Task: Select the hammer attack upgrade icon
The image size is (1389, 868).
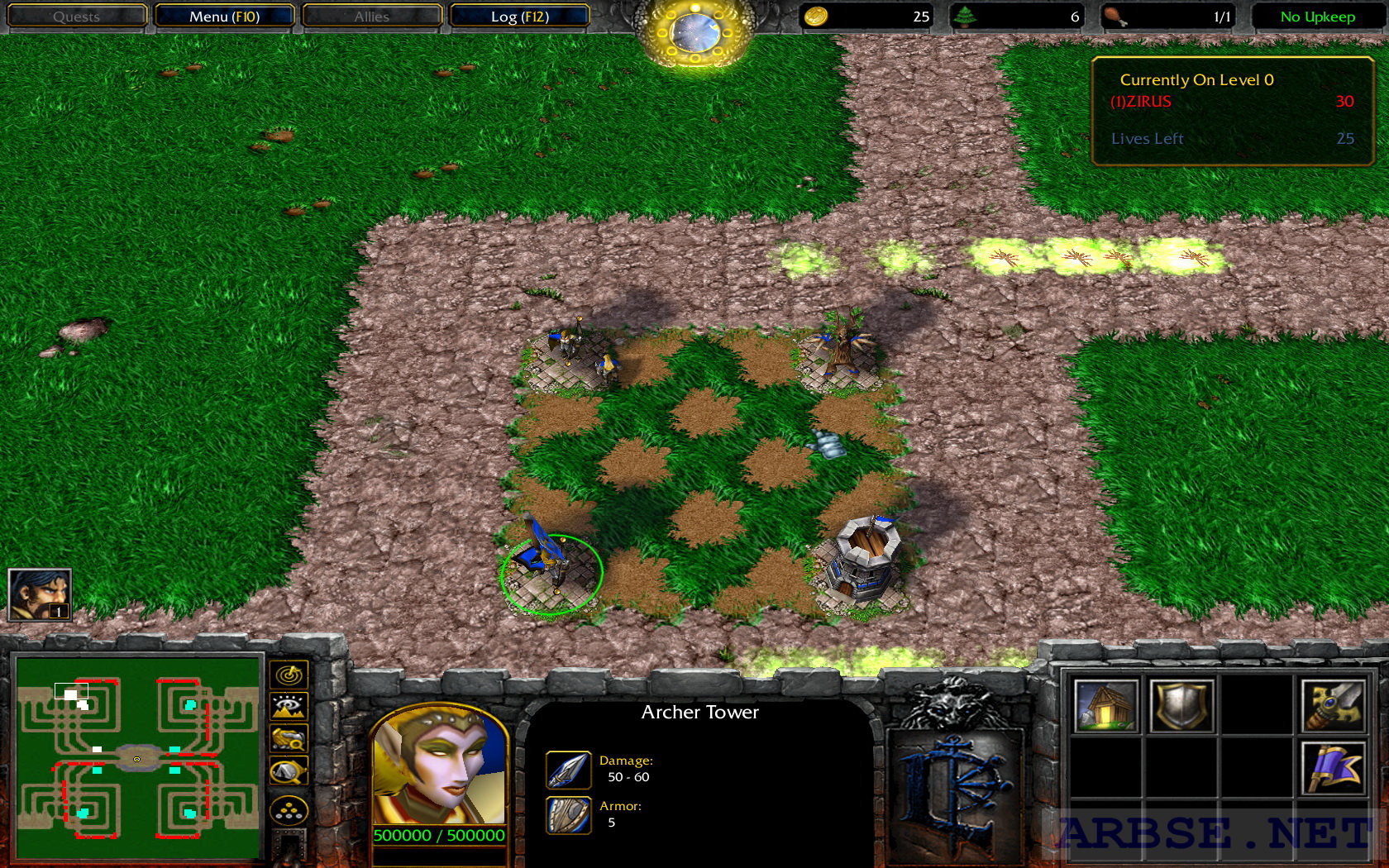Action: 1334,706
